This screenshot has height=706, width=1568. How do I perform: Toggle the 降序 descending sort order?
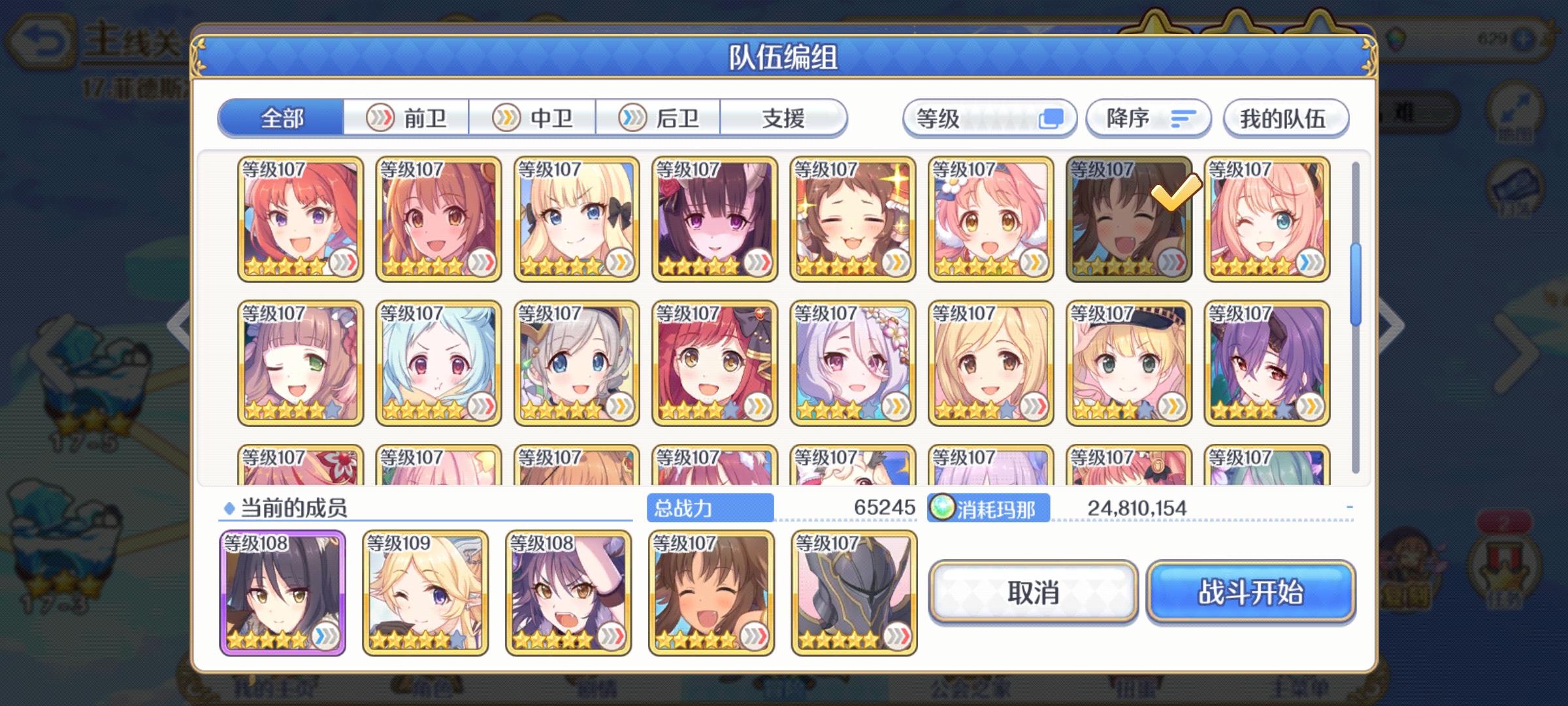(x=1147, y=118)
